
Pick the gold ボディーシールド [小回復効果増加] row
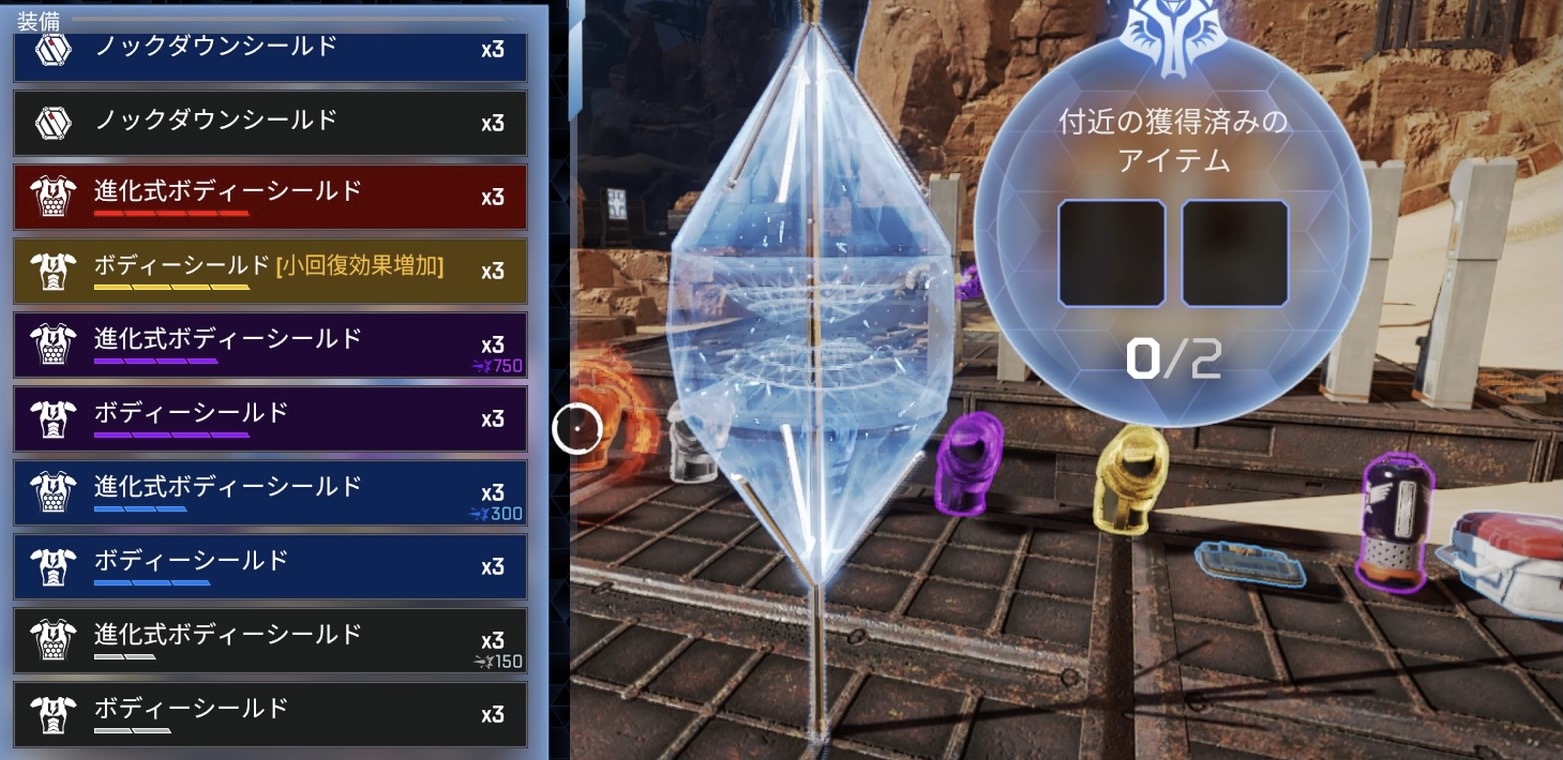click(x=270, y=271)
